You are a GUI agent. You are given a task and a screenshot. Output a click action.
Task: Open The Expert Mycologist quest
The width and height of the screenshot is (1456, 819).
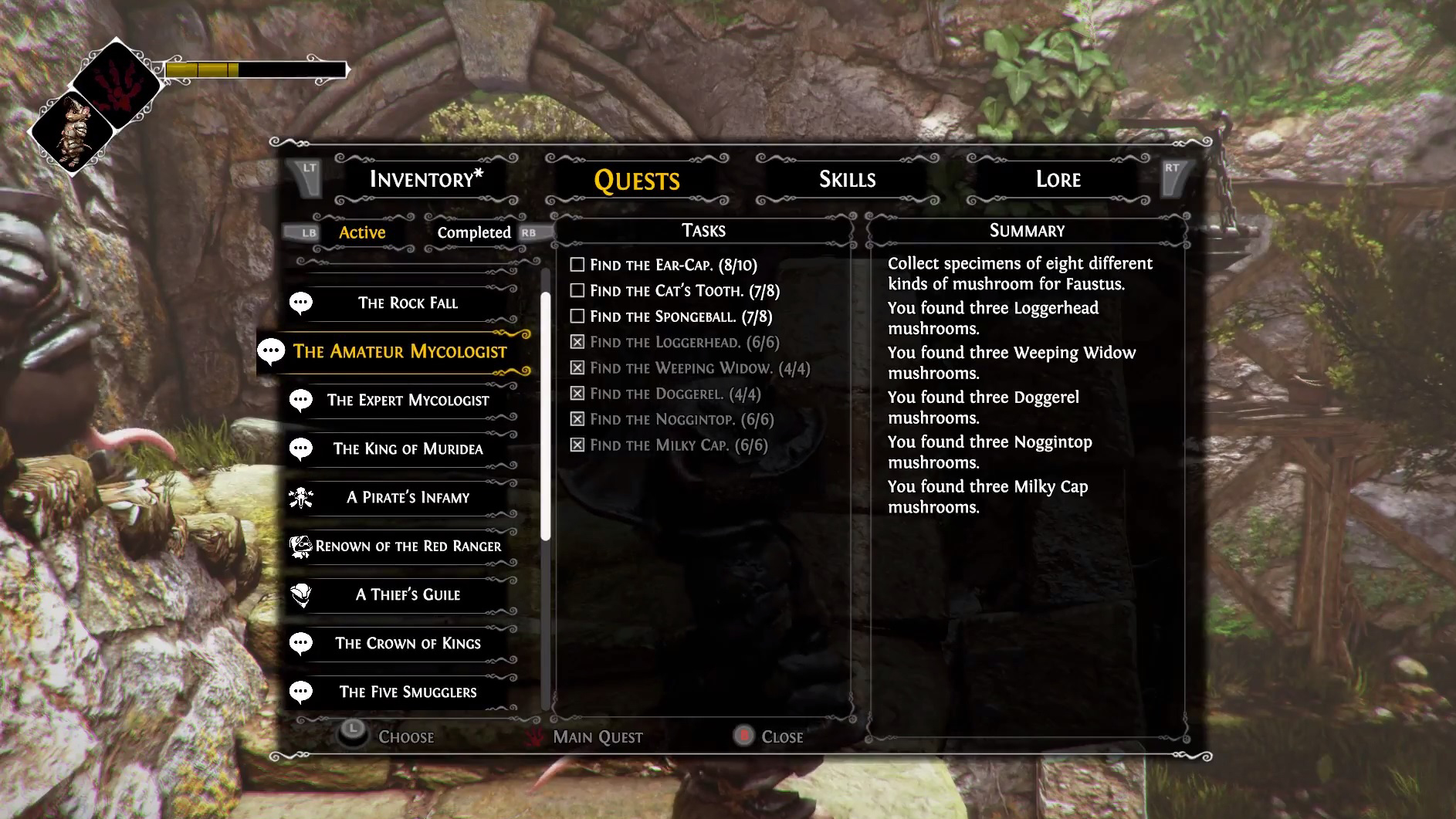(x=408, y=400)
